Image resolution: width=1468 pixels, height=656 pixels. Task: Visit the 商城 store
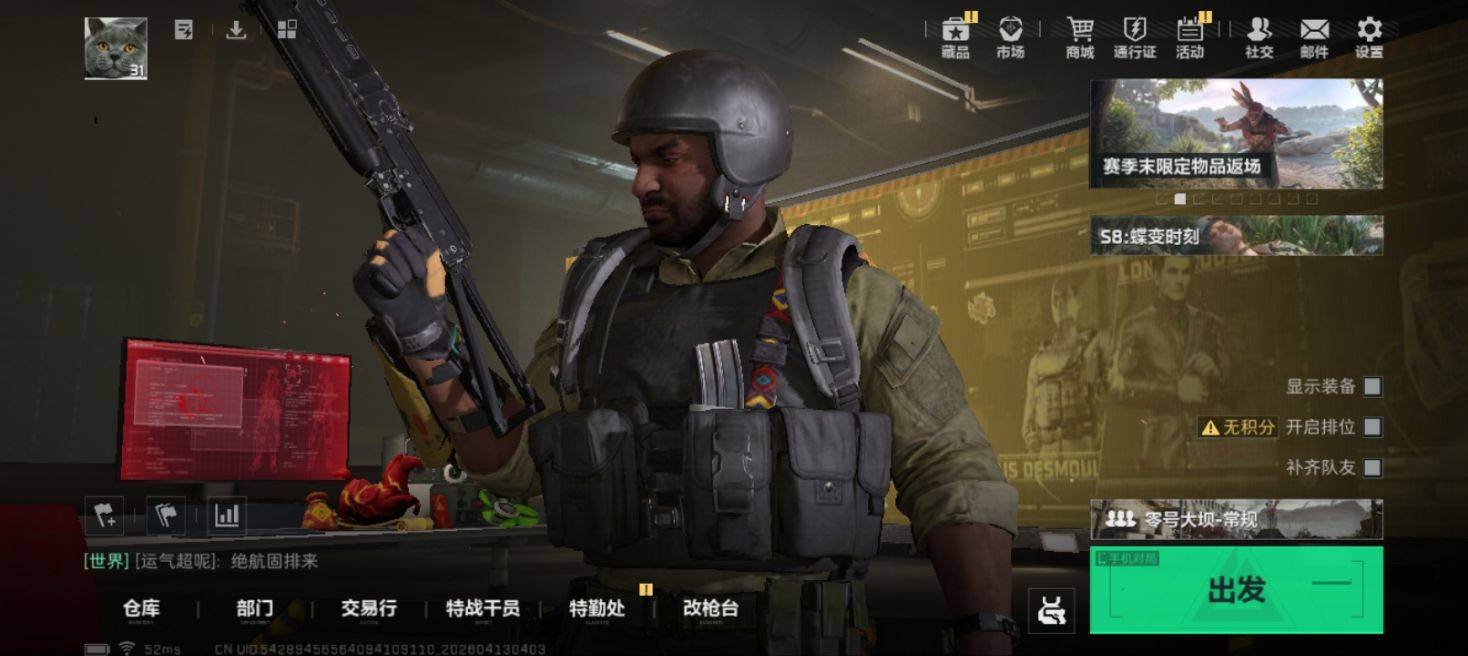point(1080,38)
